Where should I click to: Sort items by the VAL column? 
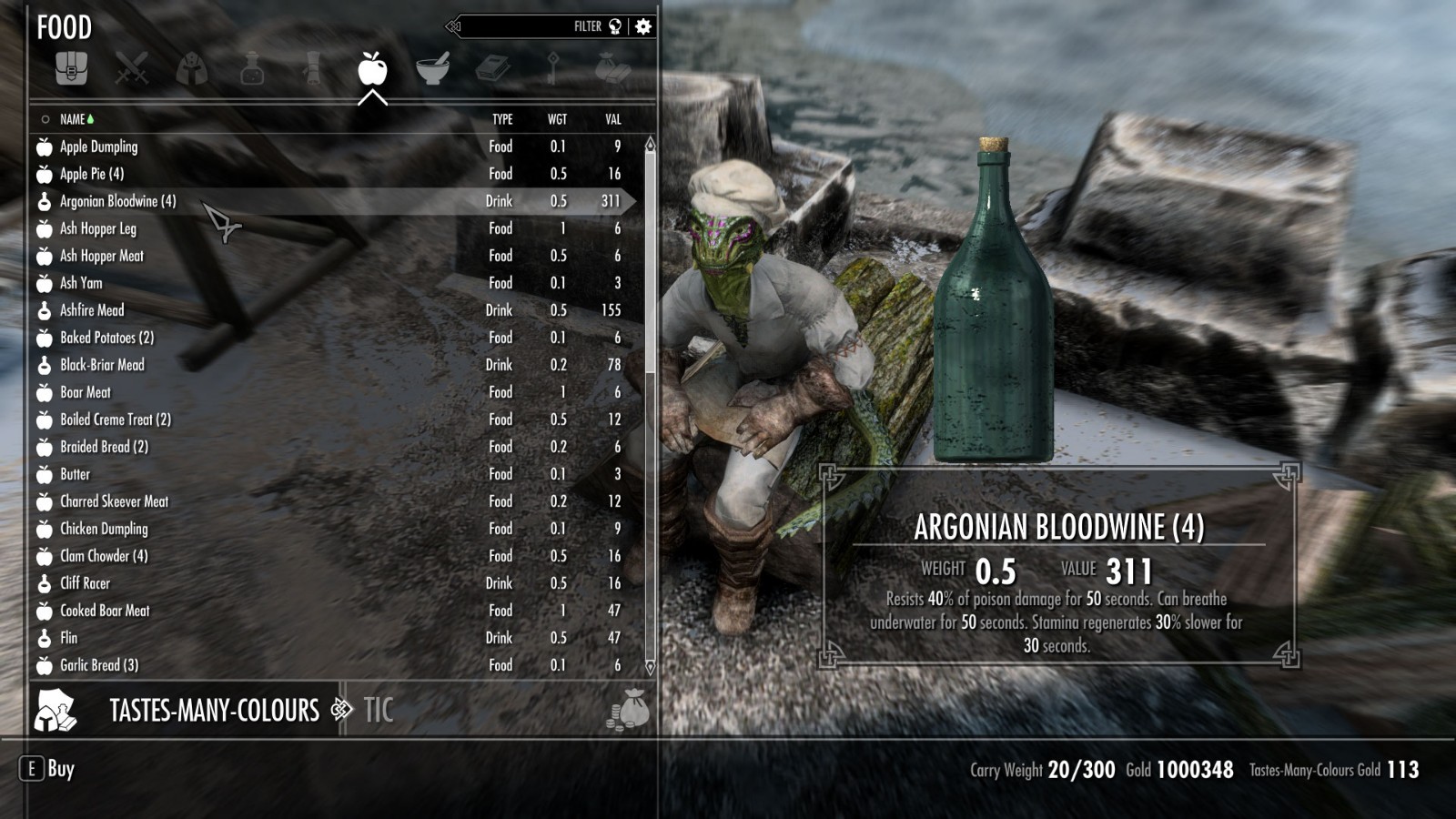pos(613,119)
